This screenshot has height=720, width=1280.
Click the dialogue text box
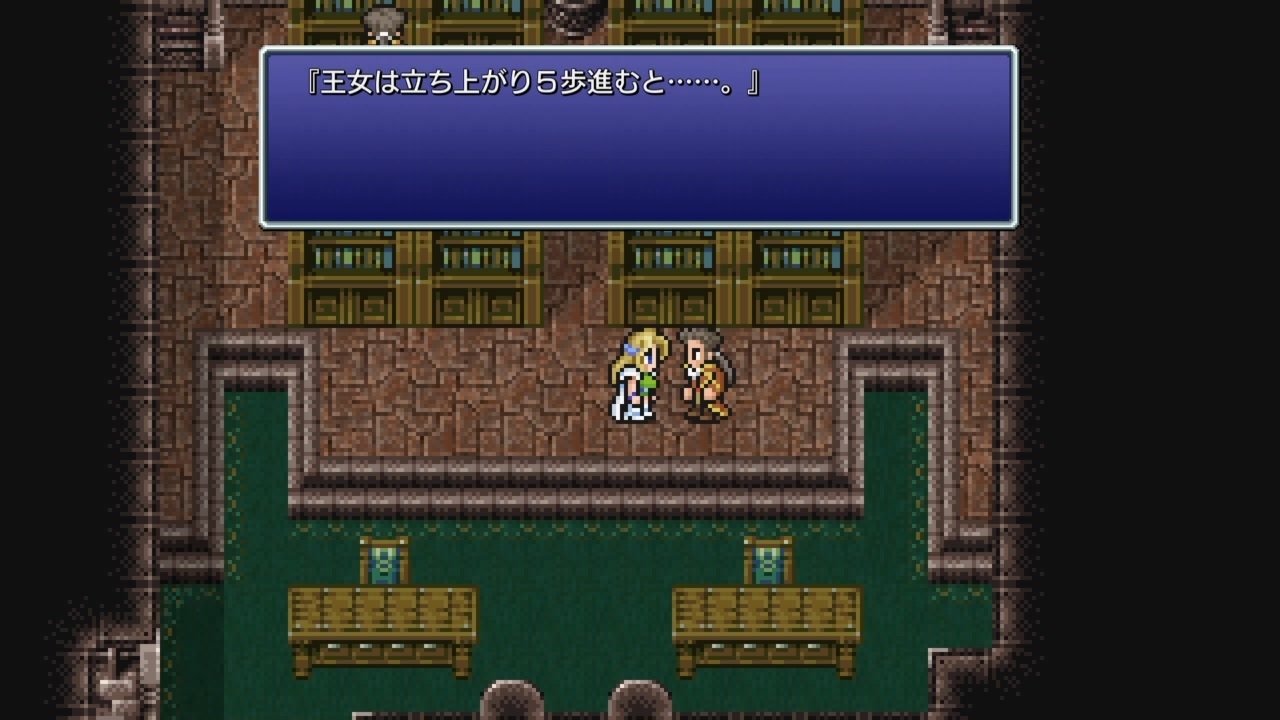pos(640,135)
